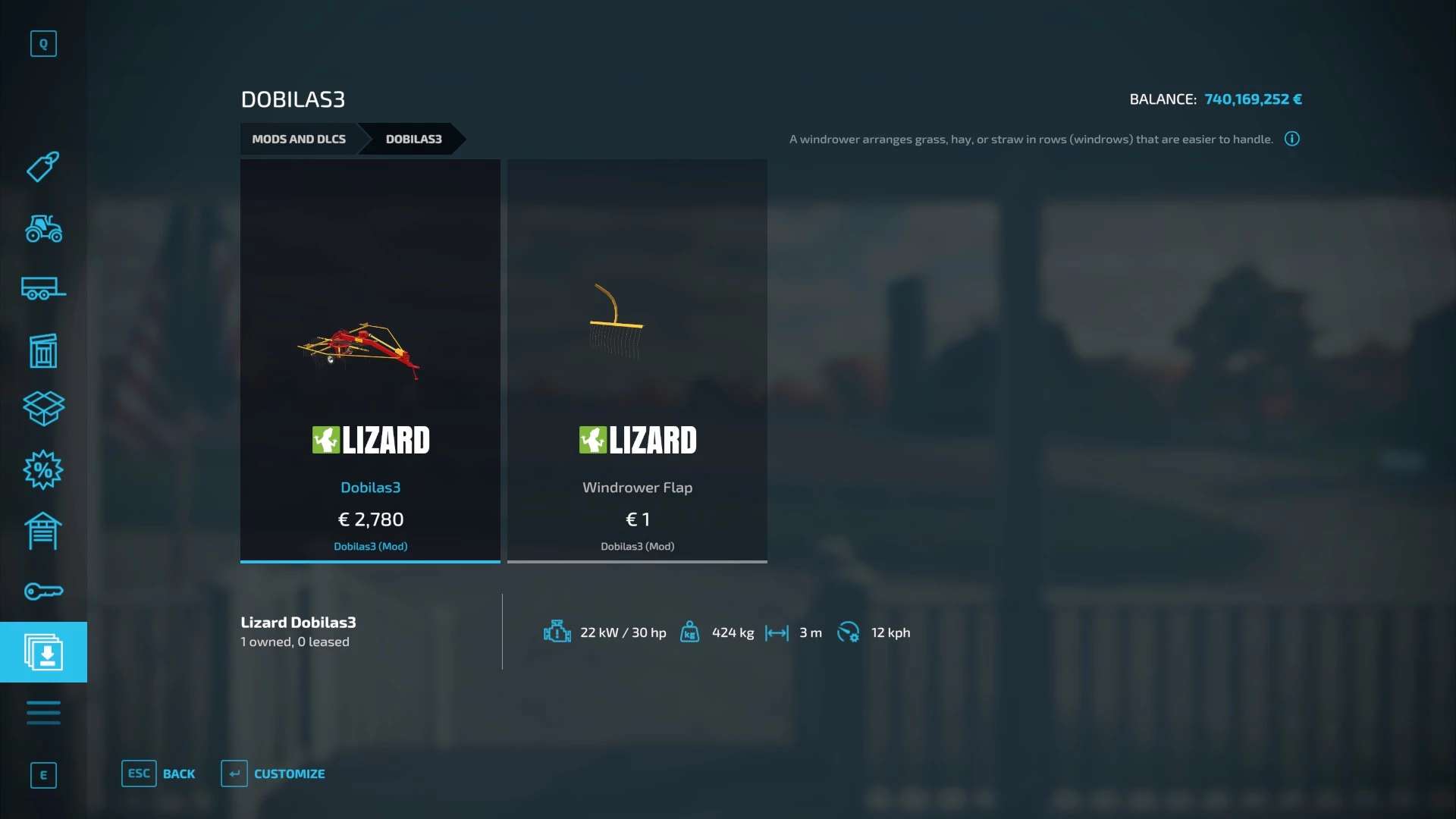Viewport: 1456px width, 819px height.
Task: Switch to the key leased items category
Action: click(x=43, y=591)
